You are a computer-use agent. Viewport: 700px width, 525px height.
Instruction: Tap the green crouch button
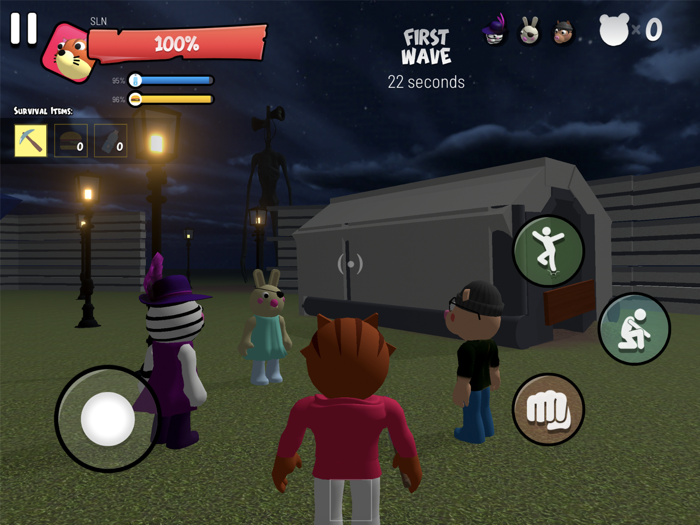pyautogui.click(x=633, y=329)
